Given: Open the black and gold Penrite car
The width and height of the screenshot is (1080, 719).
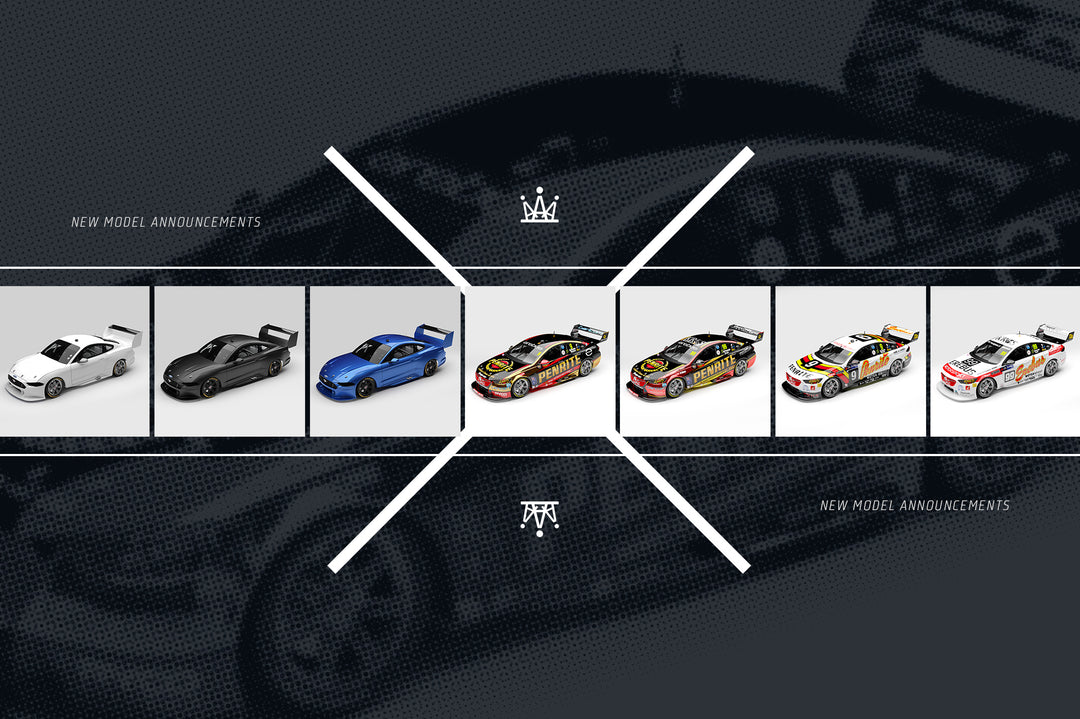Looking at the screenshot, I should (x=540, y=361).
